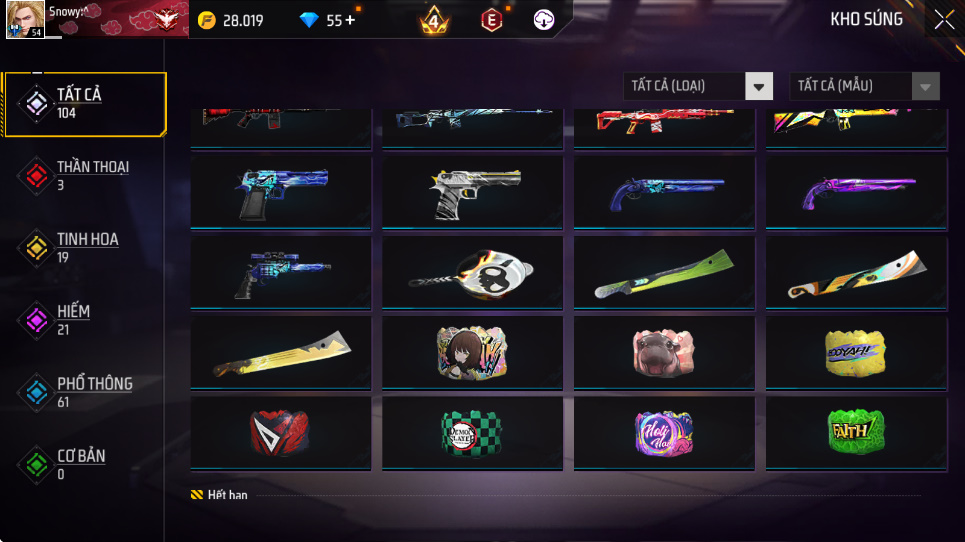Add more diamonds with the plus button

350,20
